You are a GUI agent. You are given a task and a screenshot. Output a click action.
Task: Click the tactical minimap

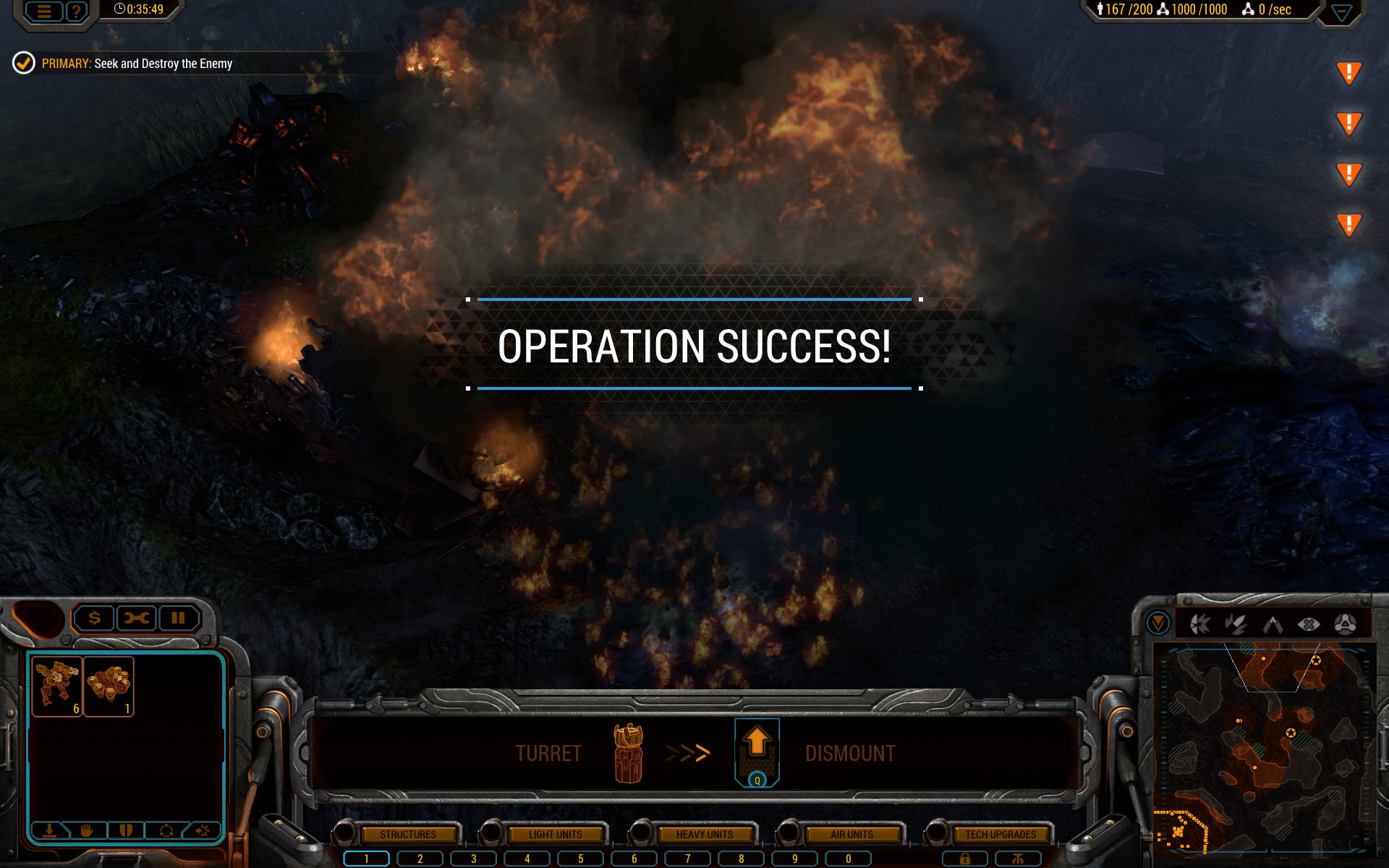(x=1262, y=749)
